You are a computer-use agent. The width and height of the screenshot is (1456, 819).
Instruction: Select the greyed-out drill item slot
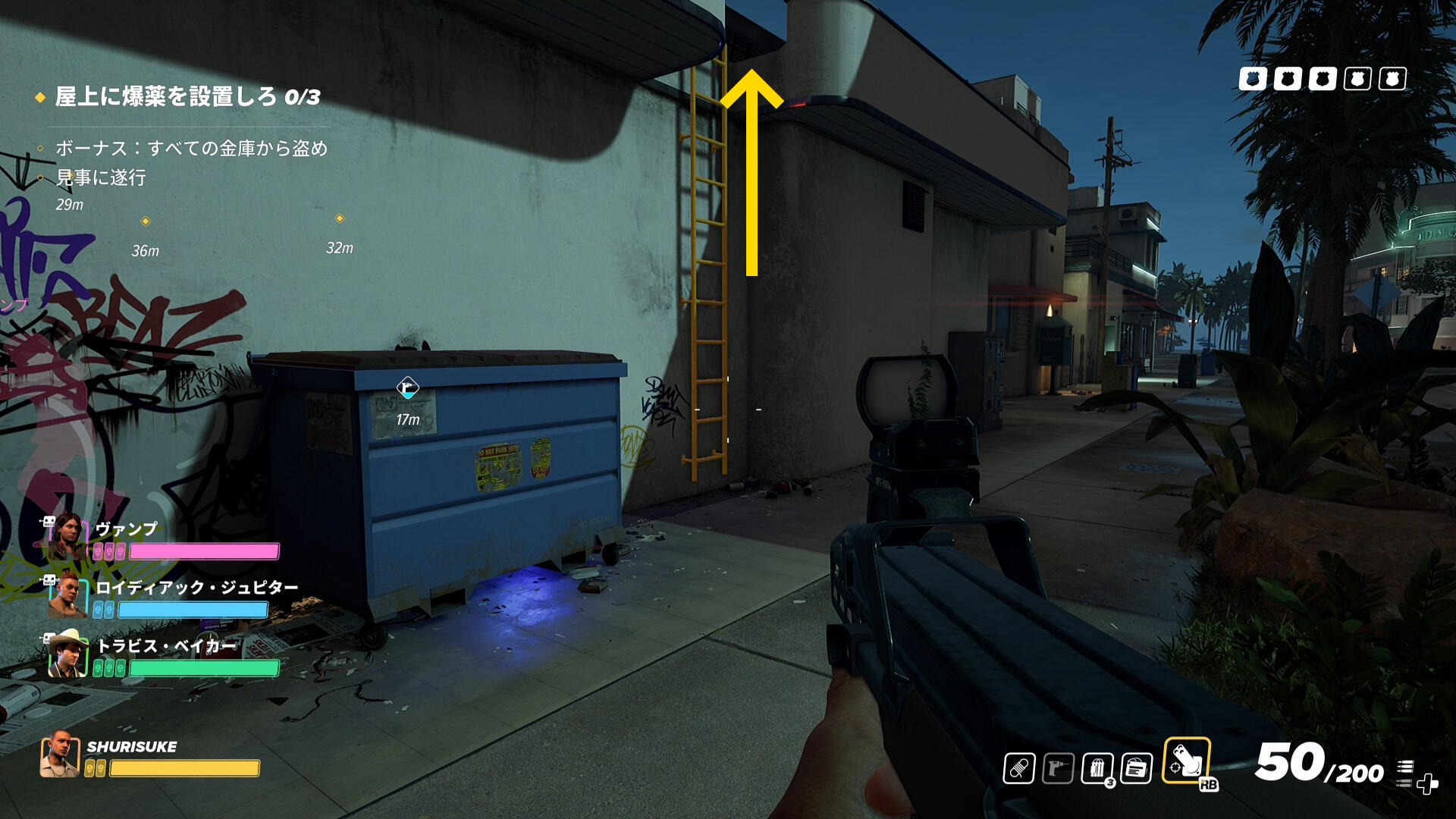tap(1058, 769)
